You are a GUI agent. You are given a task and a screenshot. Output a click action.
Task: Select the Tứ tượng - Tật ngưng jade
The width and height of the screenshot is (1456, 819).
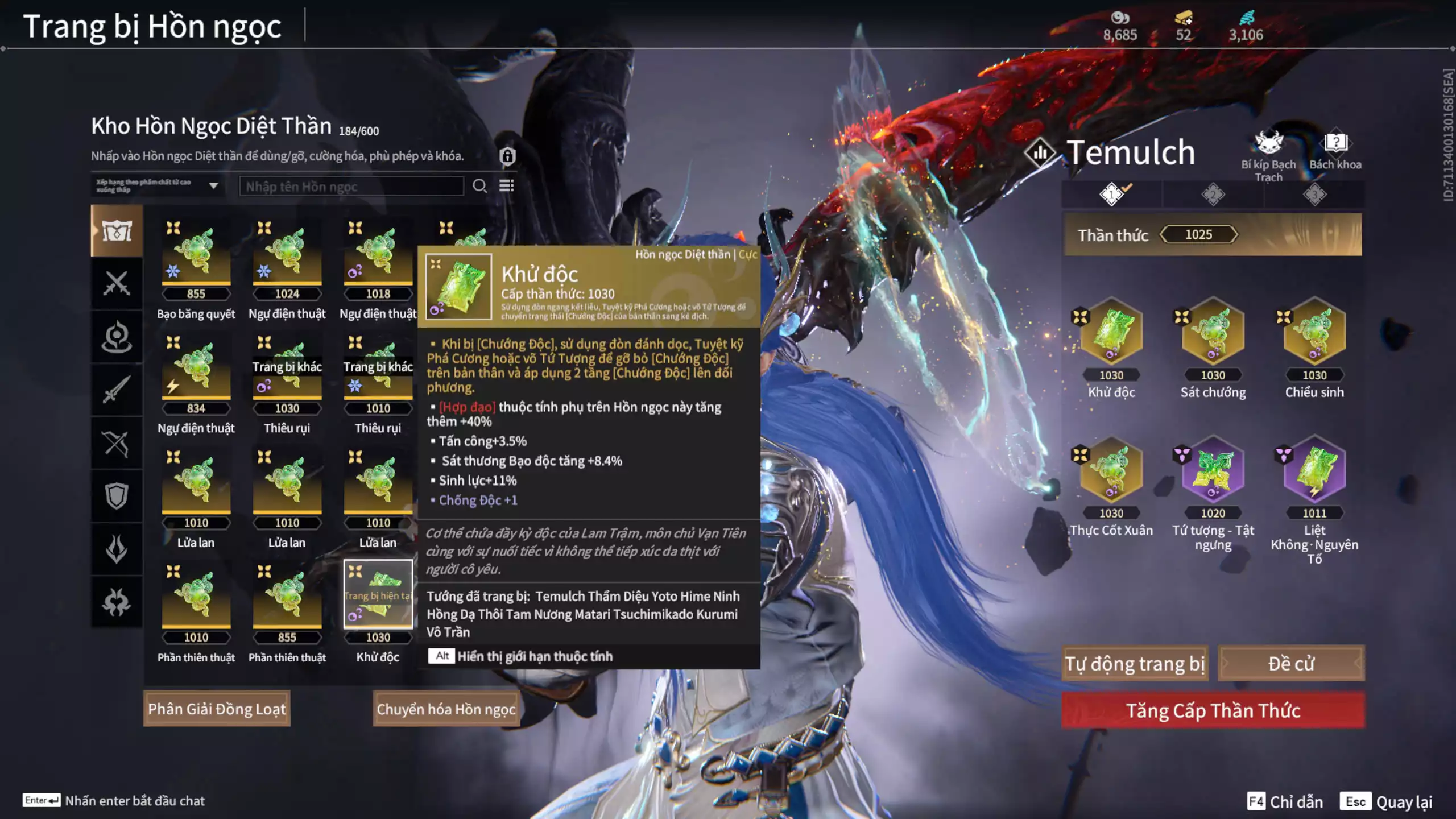pyautogui.click(x=1213, y=471)
